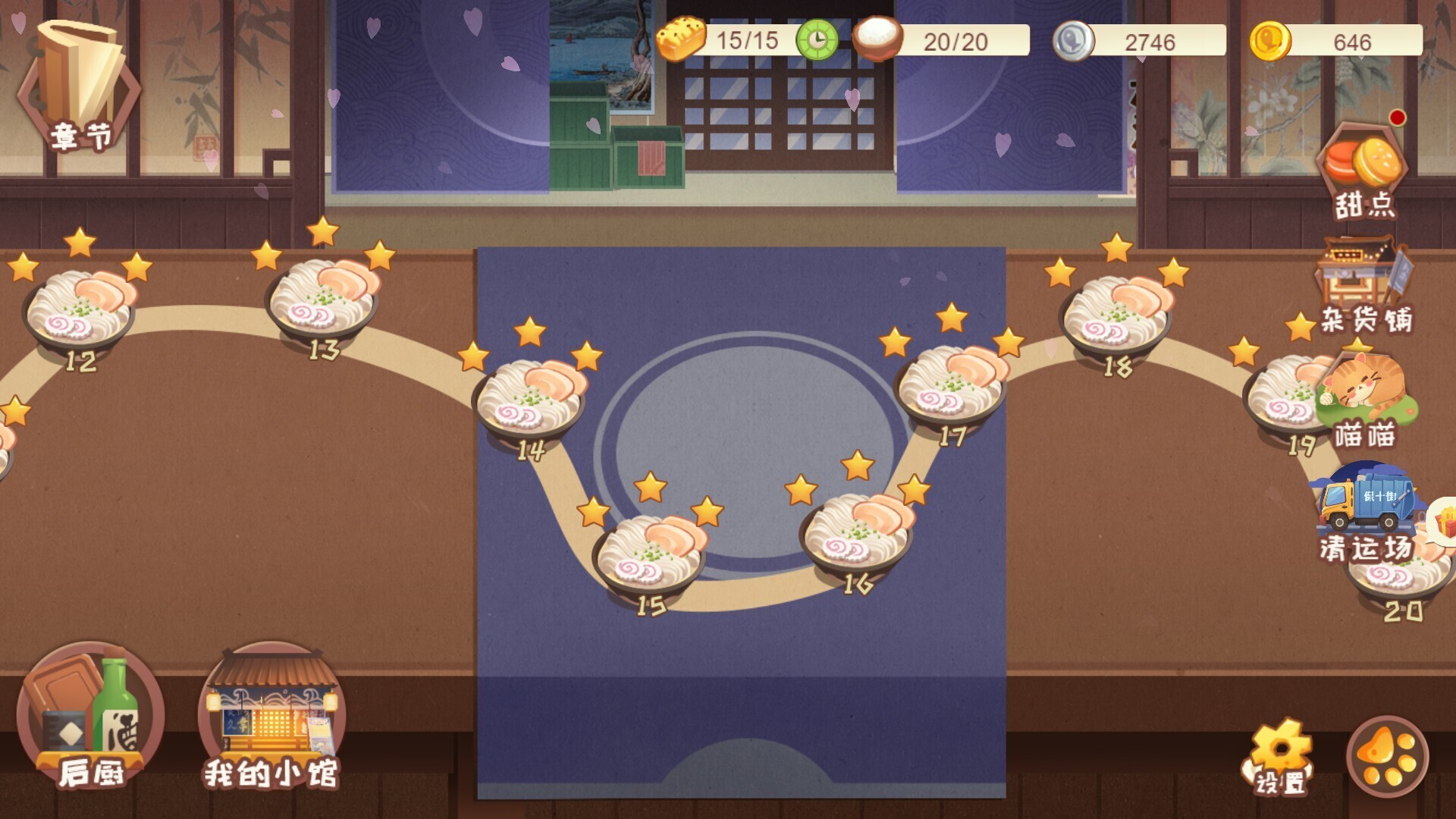This screenshot has width=1456, height=819.
Task: Open the 喵喵 cat icon
Action: tap(1364, 398)
